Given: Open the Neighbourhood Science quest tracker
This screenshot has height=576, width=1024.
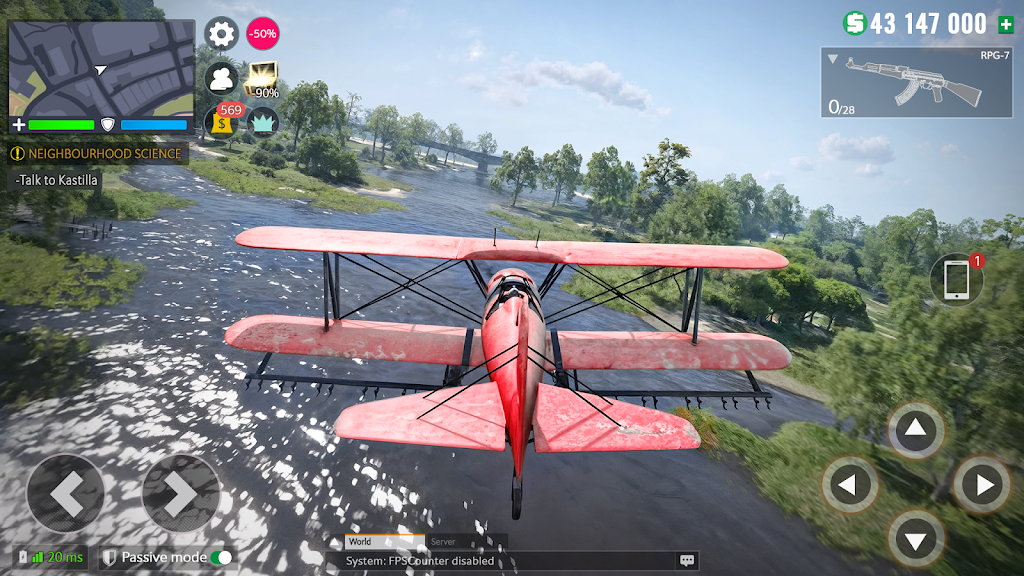Looking at the screenshot, I should pos(98,154).
